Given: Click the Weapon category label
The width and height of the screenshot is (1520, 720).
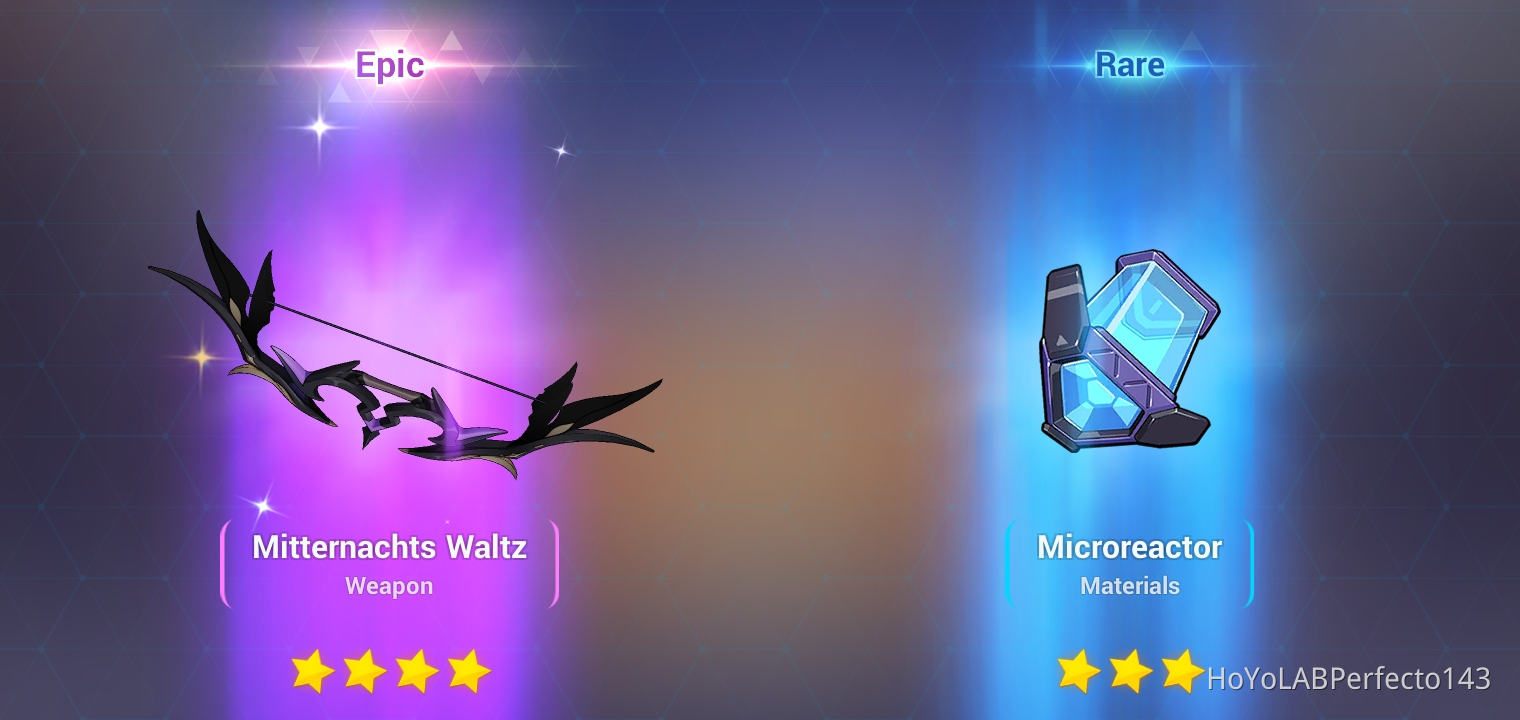Looking at the screenshot, I should coord(389,587).
